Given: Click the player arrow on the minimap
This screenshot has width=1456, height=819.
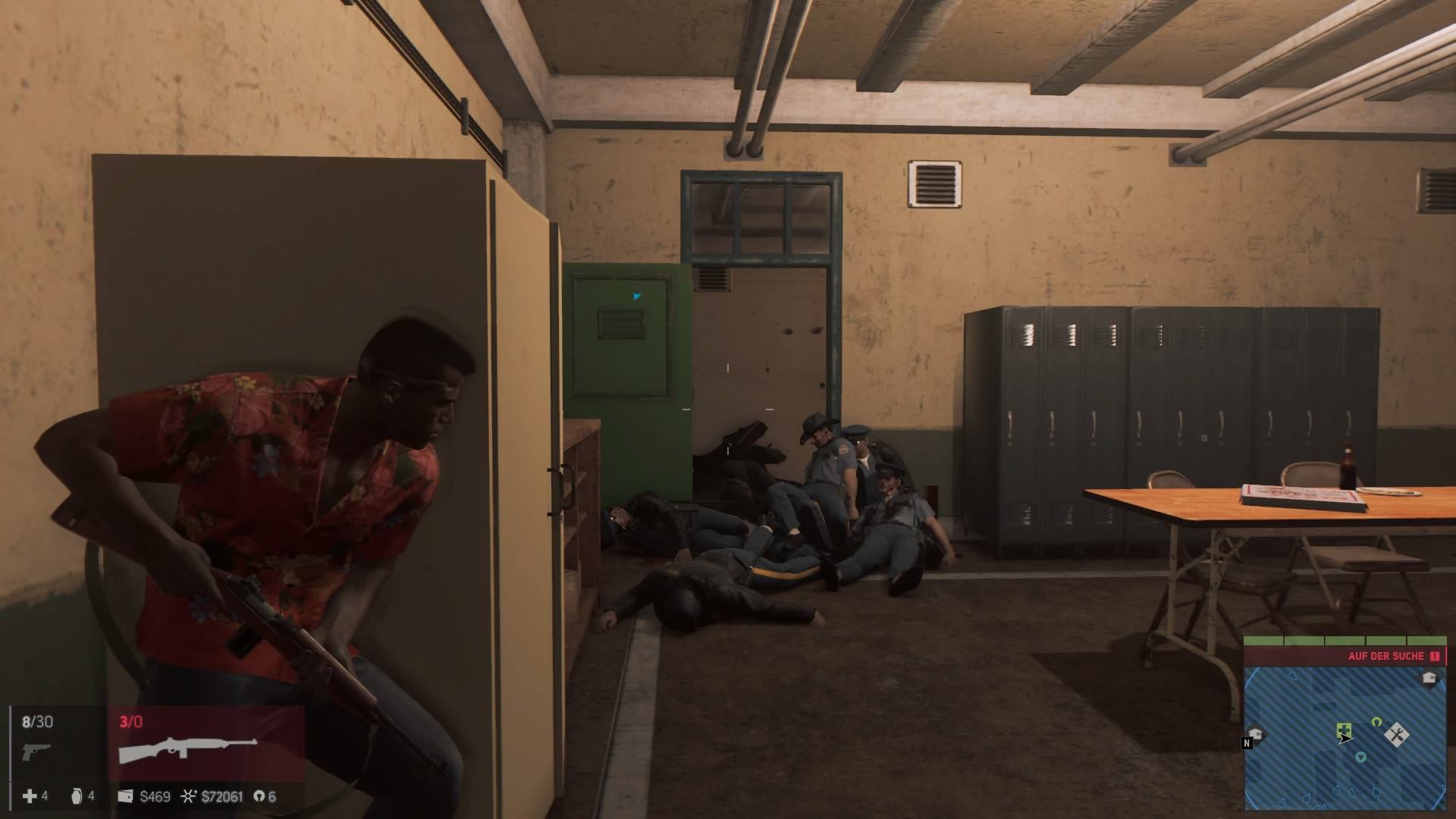Looking at the screenshot, I should tap(1345, 738).
